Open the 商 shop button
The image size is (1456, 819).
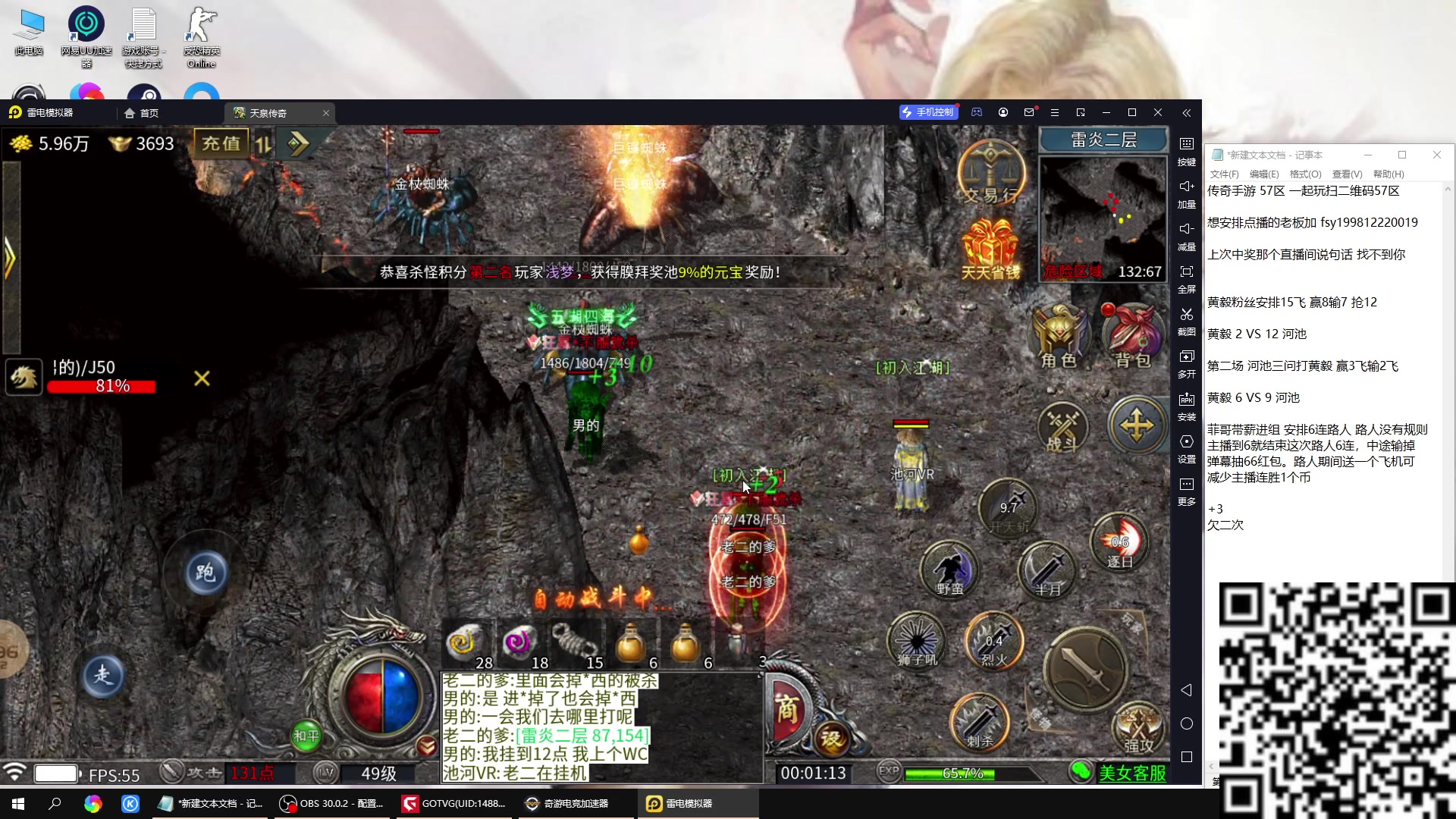(787, 711)
